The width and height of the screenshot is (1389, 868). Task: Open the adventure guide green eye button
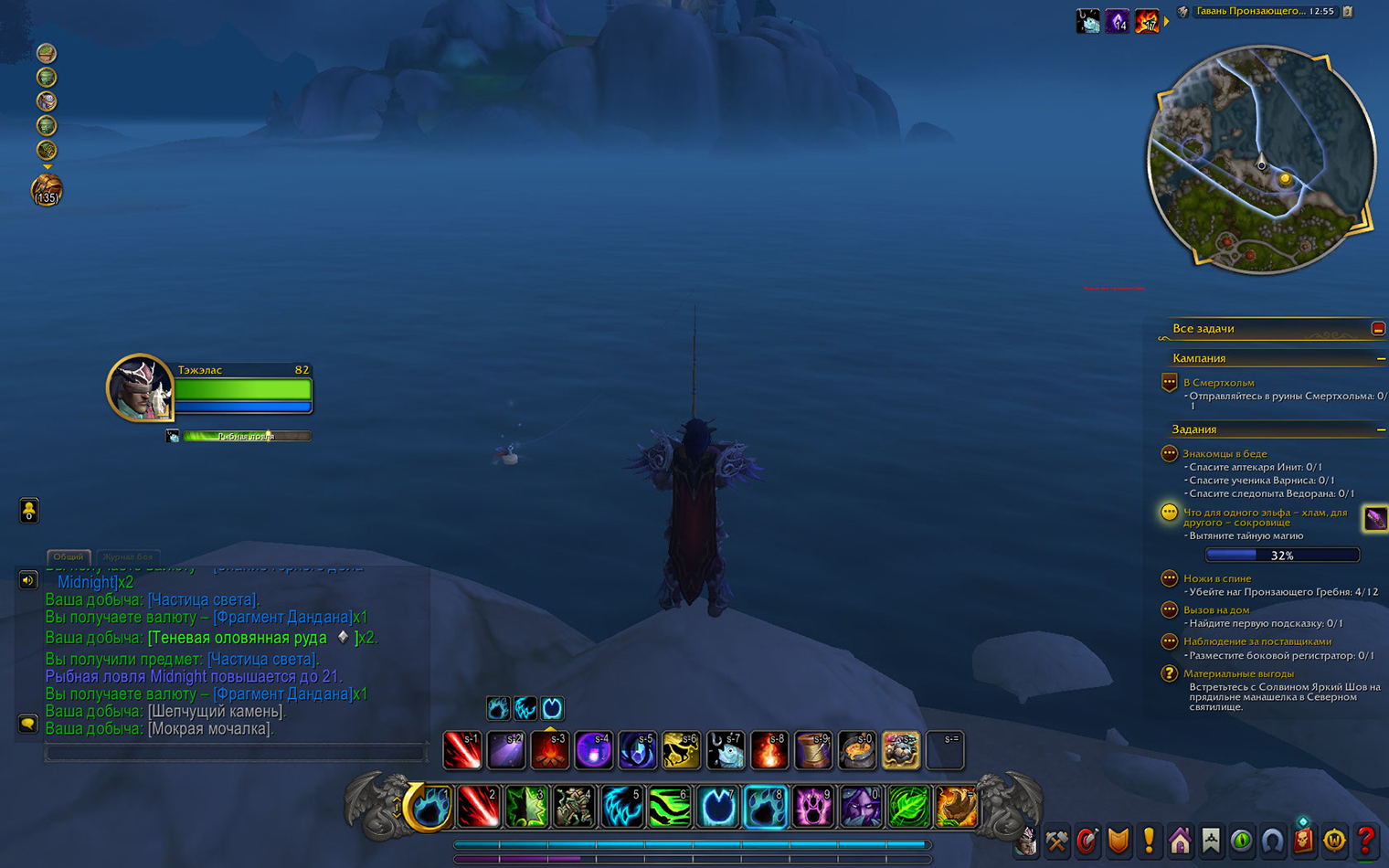1241,840
